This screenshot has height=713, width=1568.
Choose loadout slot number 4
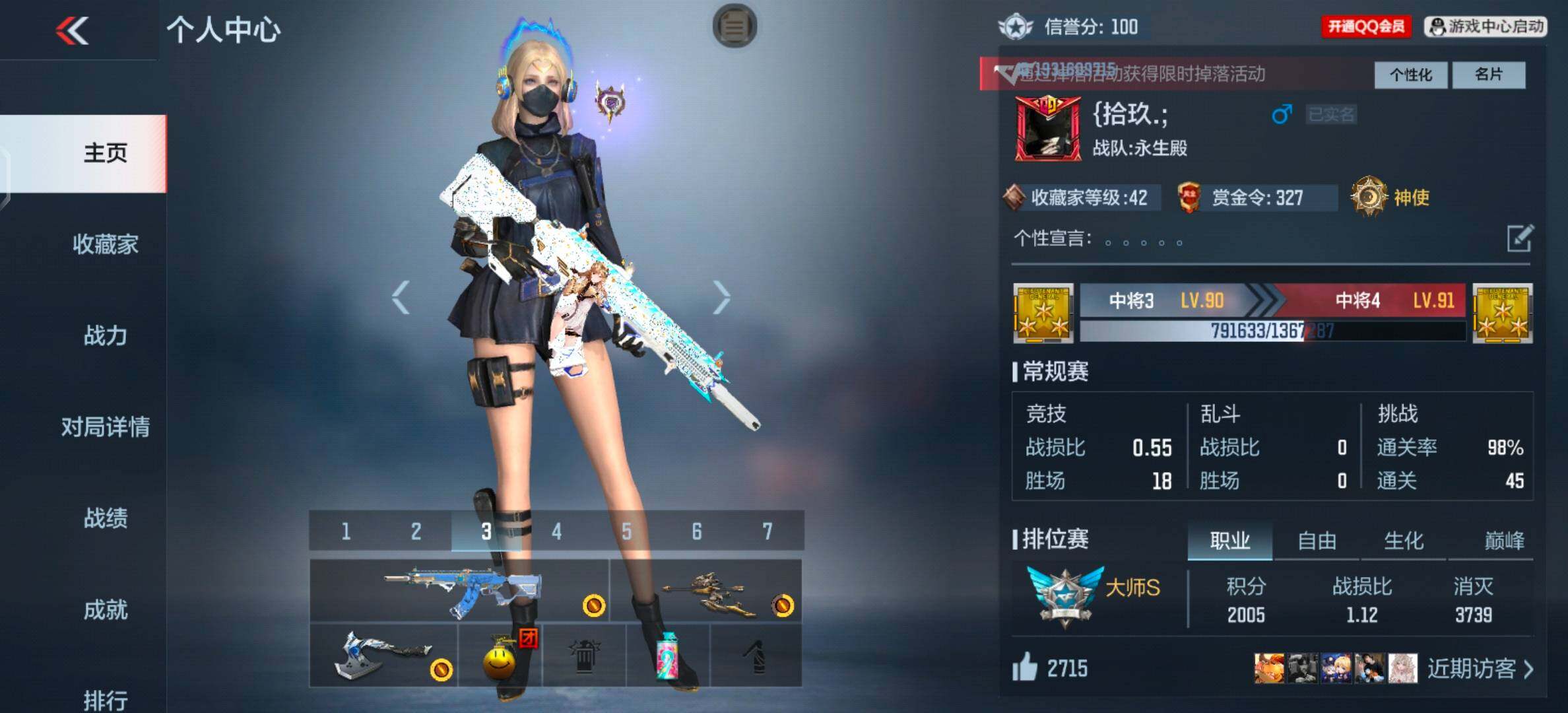(556, 531)
